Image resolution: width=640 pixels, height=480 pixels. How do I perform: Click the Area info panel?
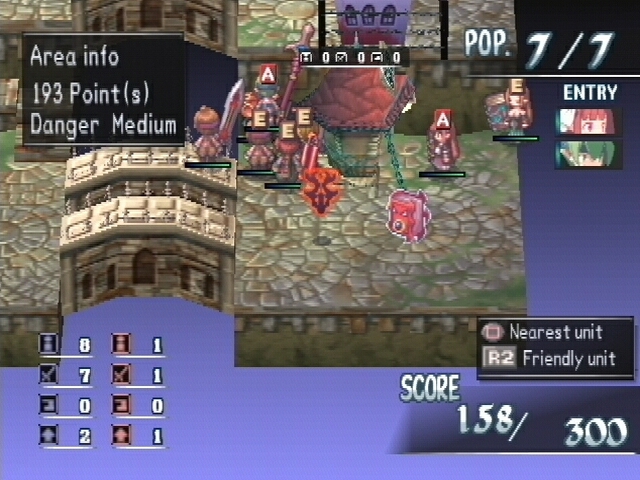103,90
